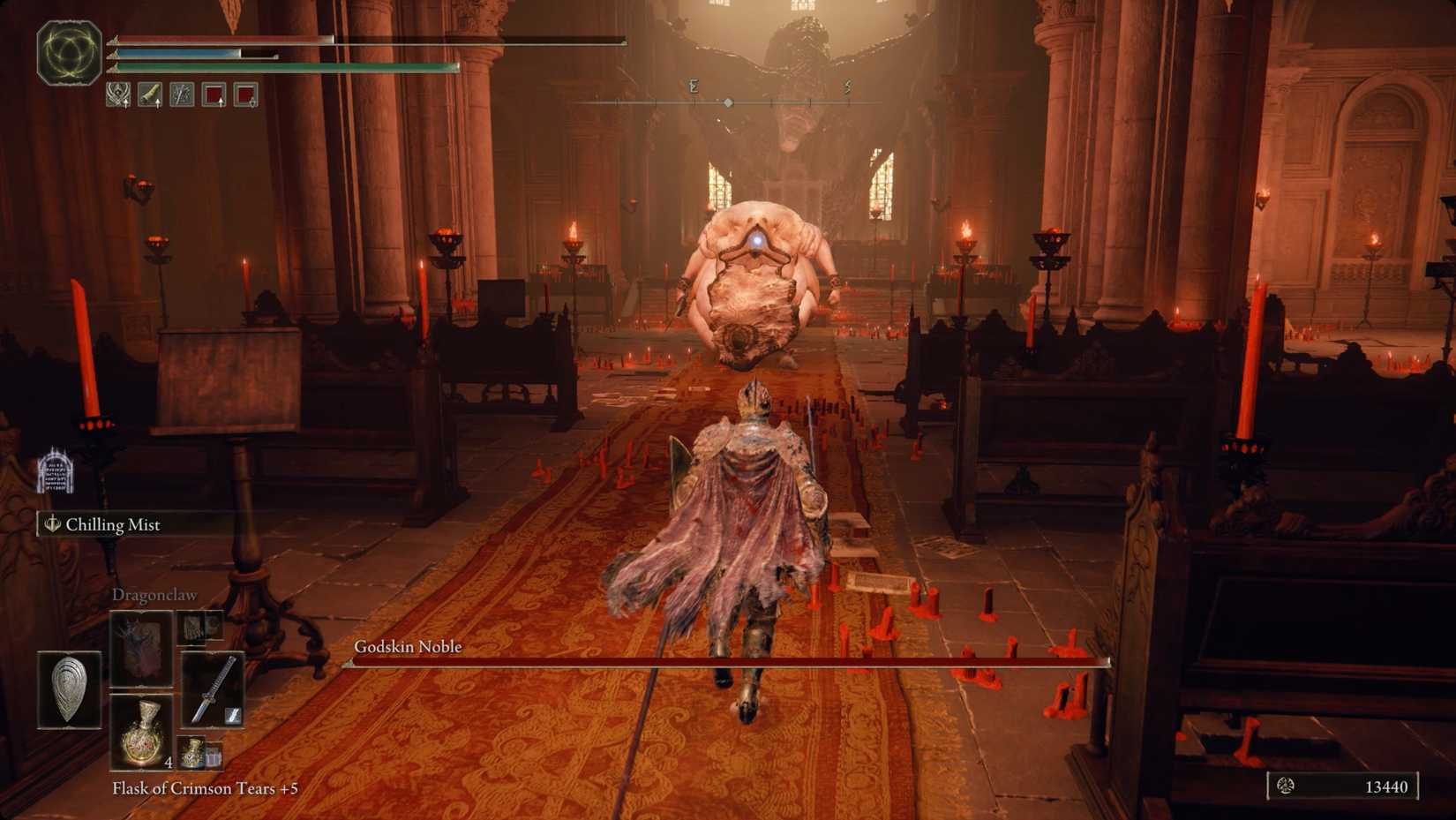
Task: Click the crossed-swords buff icon
Action: pyautogui.click(x=179, y=95)
